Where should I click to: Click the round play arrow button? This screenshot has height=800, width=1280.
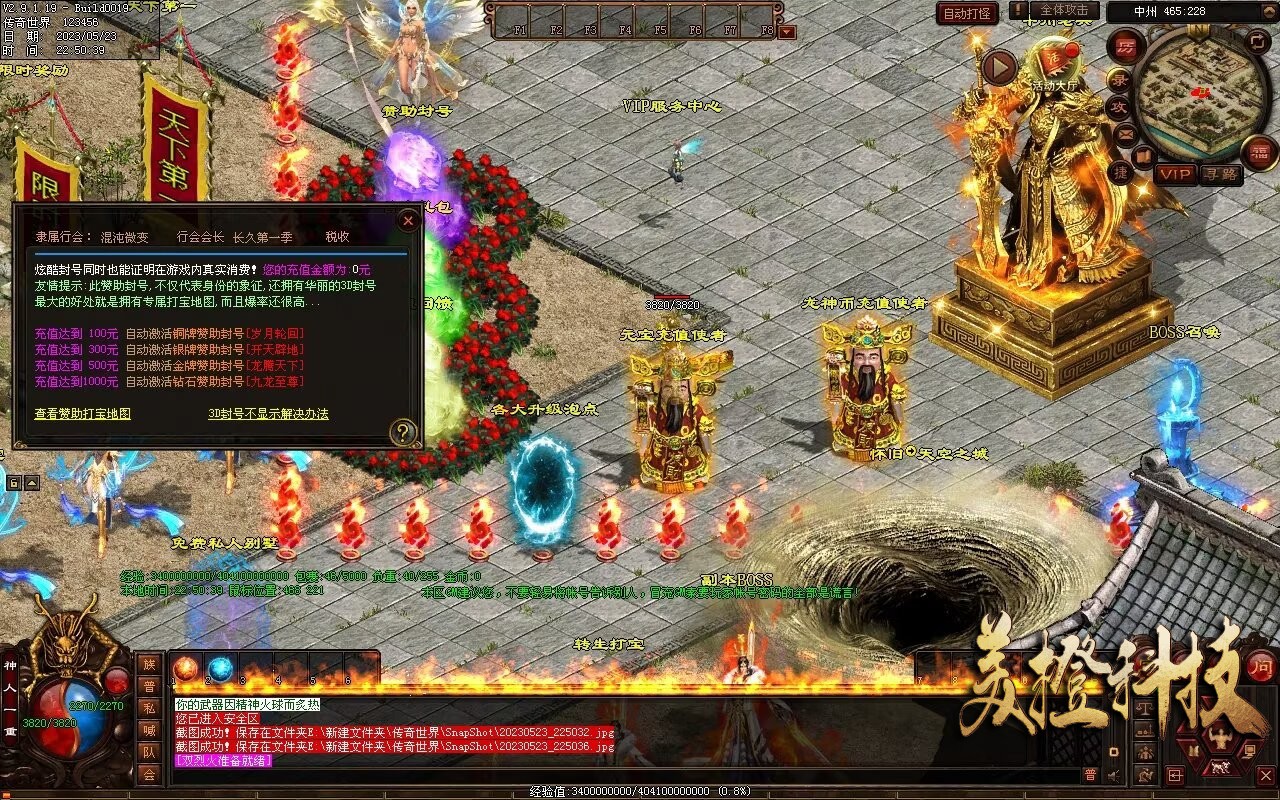coord(998,67)
